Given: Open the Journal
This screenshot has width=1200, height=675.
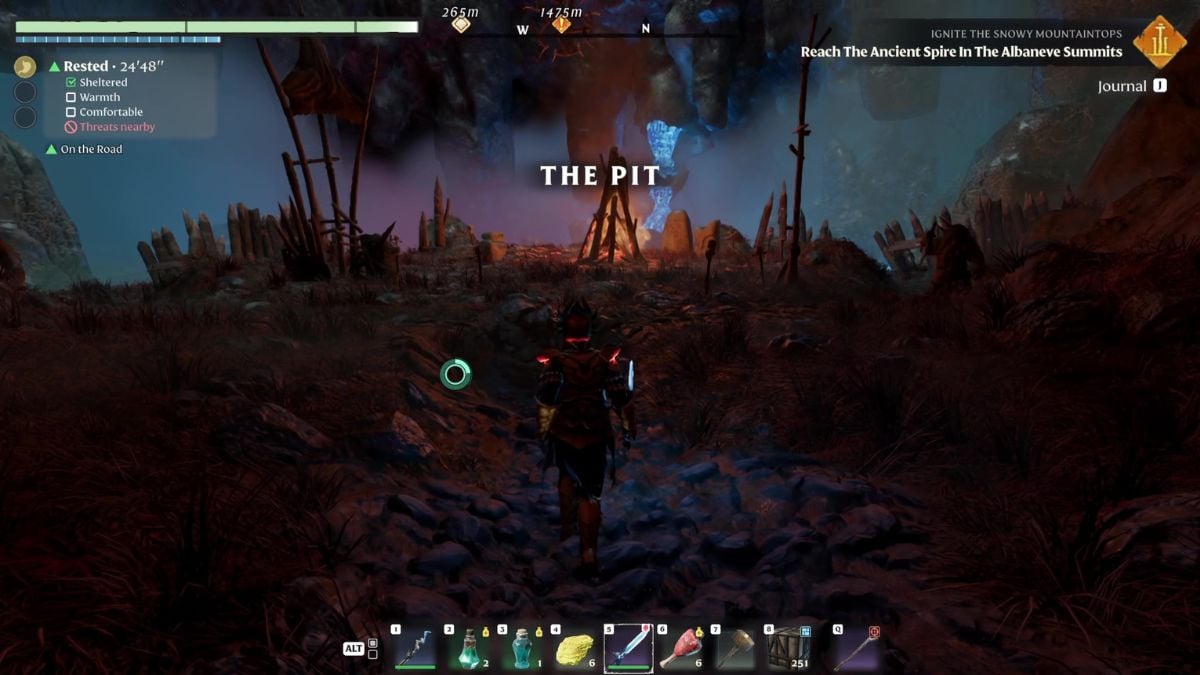Looking at the screenshot, I should coord(1122,86).
